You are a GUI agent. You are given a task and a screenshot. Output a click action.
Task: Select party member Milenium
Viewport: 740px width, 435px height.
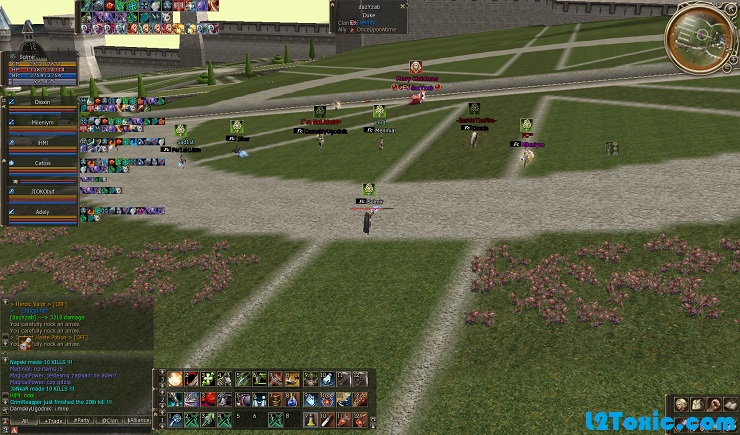coord(42,122)
